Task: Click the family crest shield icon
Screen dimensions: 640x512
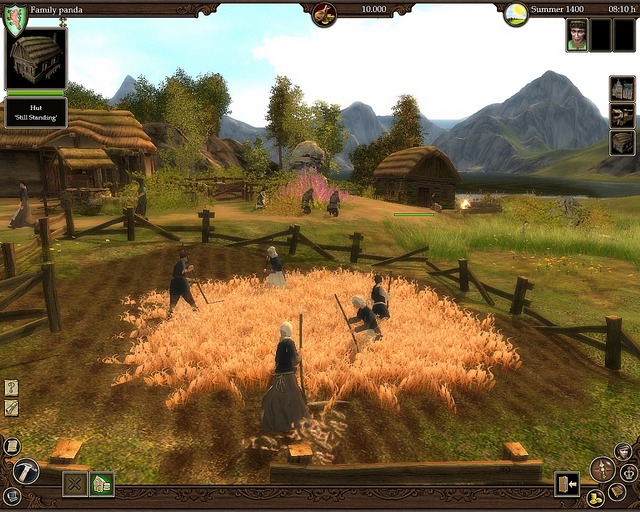Action: click(16, 20)
